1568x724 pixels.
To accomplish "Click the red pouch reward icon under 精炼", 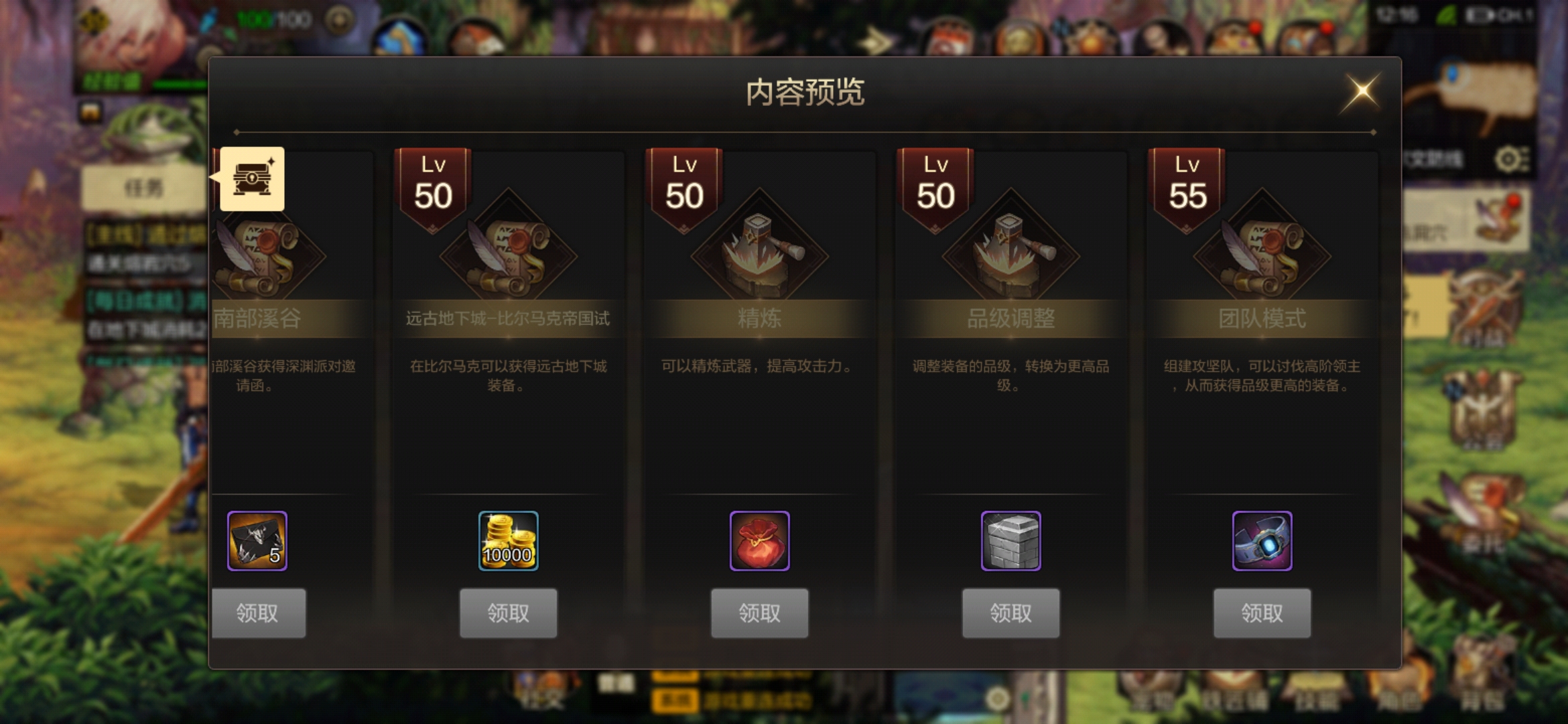I will (760, 540).
